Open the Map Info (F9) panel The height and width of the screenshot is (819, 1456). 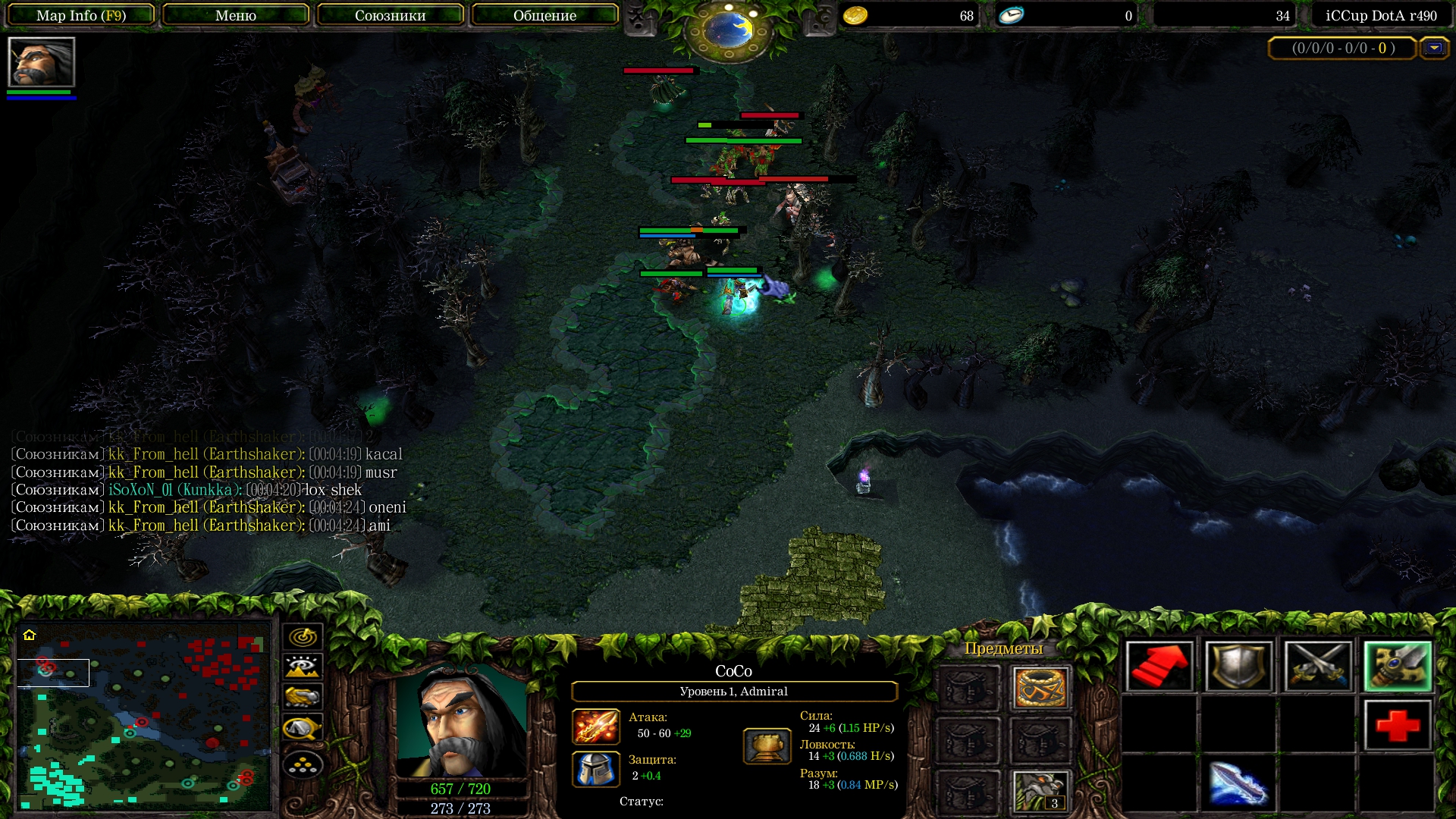[81, 15]
